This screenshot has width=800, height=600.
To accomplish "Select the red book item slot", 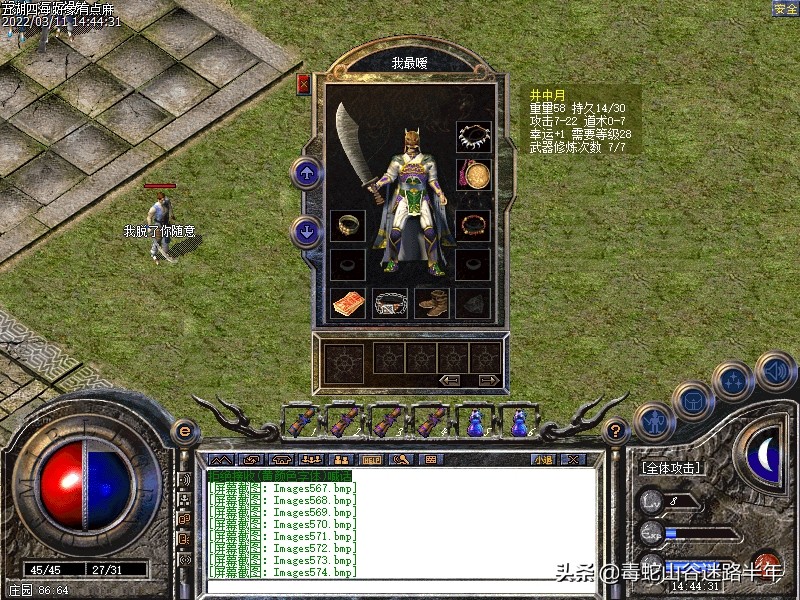I will [x=347, y=302].
